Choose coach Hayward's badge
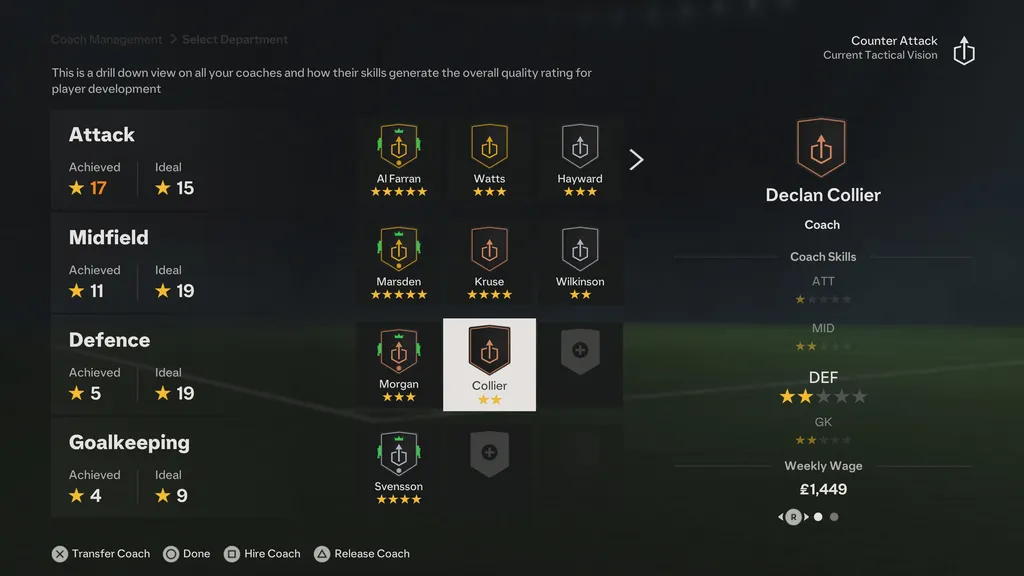1024x576 pixels. tap(580, 158)
